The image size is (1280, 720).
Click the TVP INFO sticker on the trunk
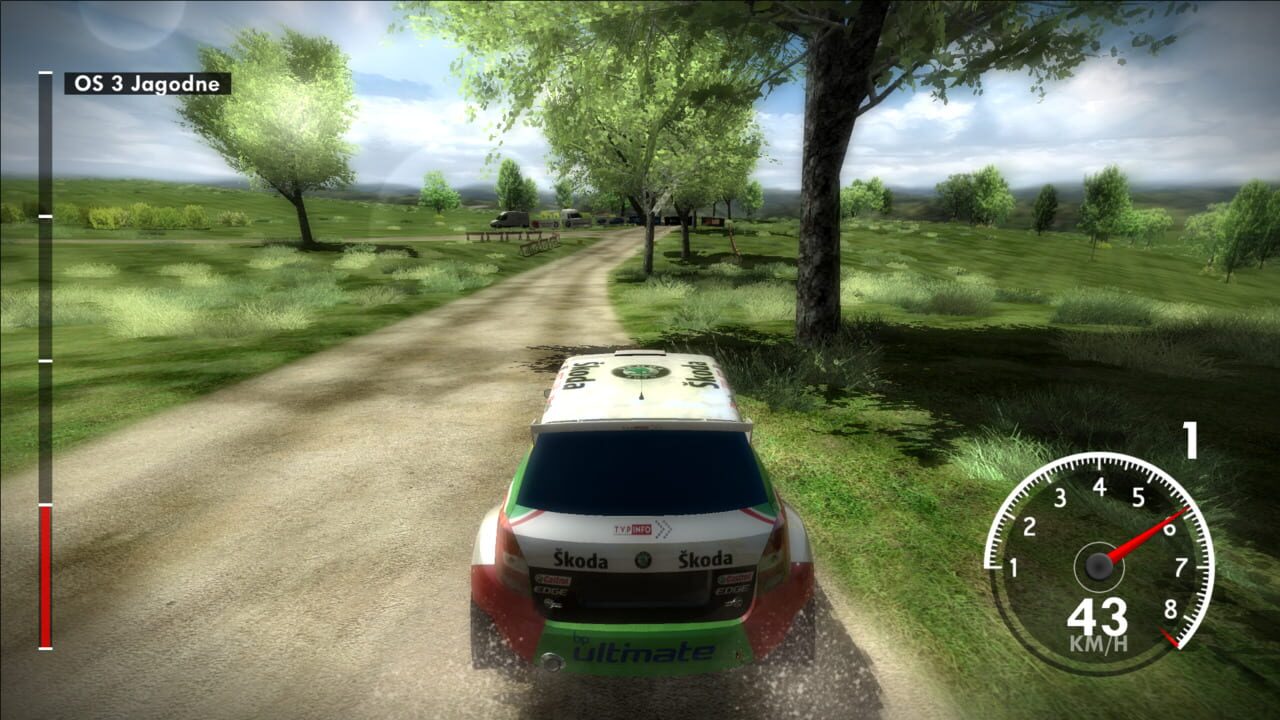[633, 529]
